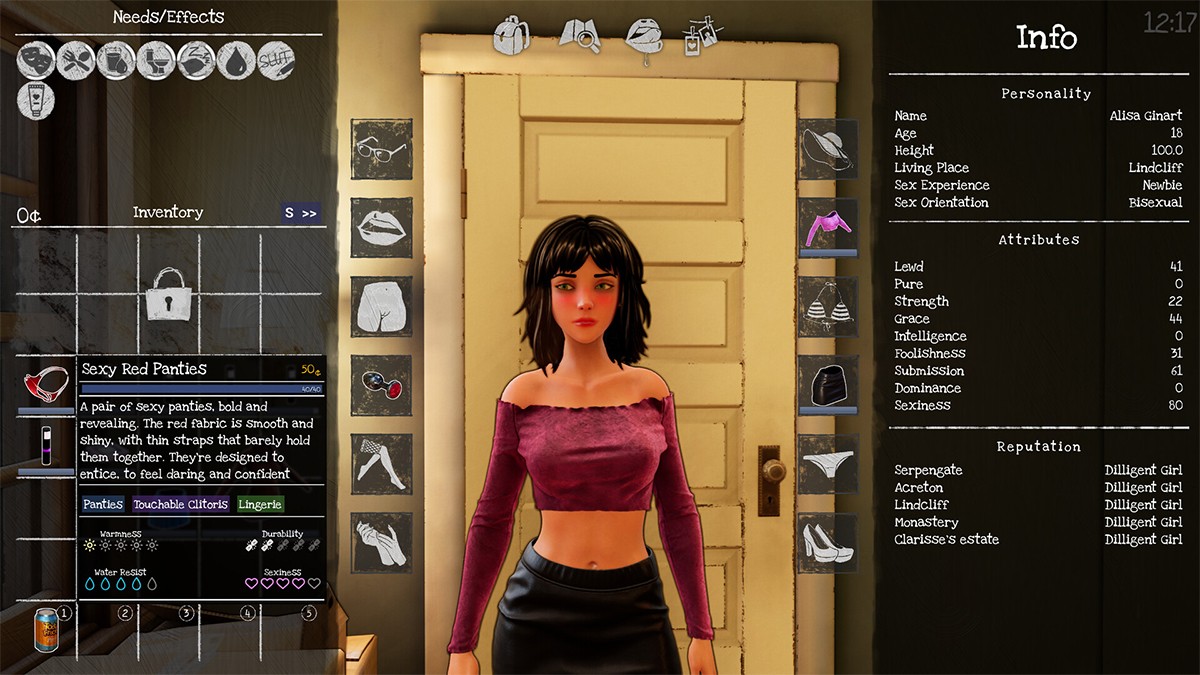
Task: Select the hands equipment slot
Action: click(x=381, y=543)
